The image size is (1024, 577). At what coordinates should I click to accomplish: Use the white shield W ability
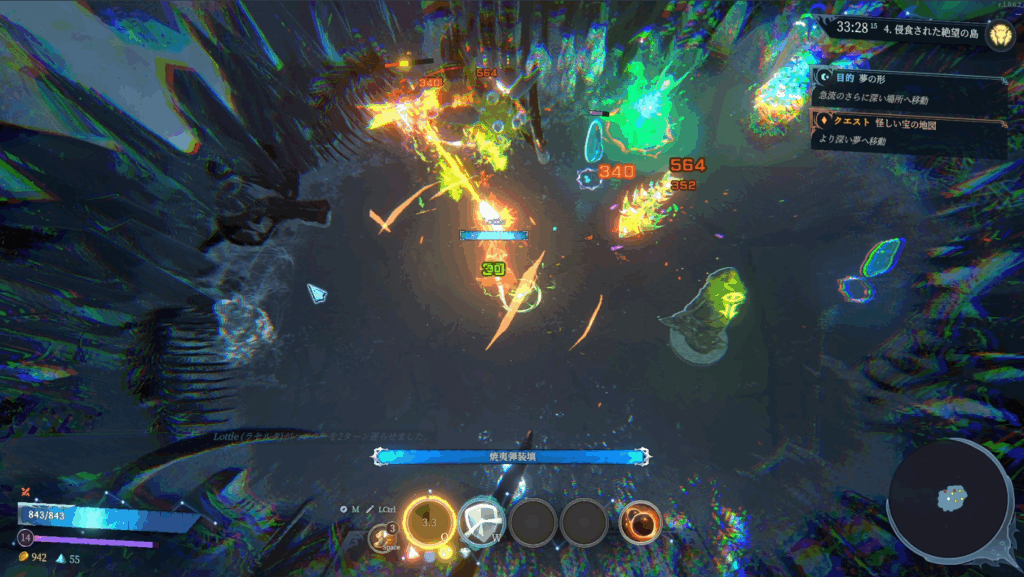tap(480, 521)
